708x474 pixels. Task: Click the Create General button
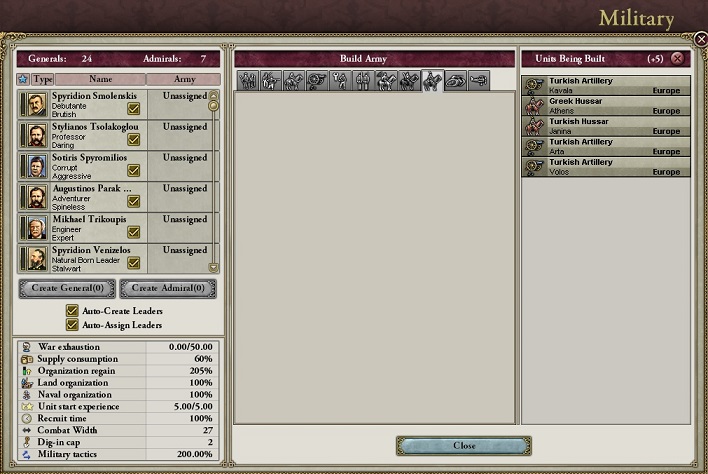coord(67,289)
